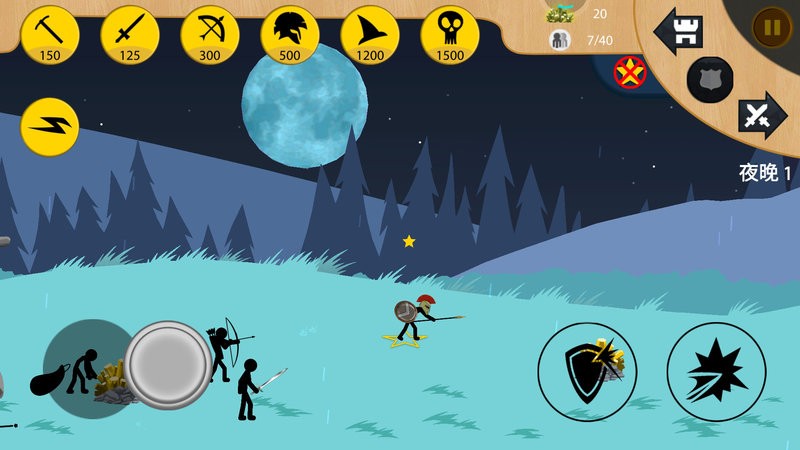The height and width of the screenshot is (450, 800).
Task: Click the crossed-out star icon
Action: click(630, 72)
